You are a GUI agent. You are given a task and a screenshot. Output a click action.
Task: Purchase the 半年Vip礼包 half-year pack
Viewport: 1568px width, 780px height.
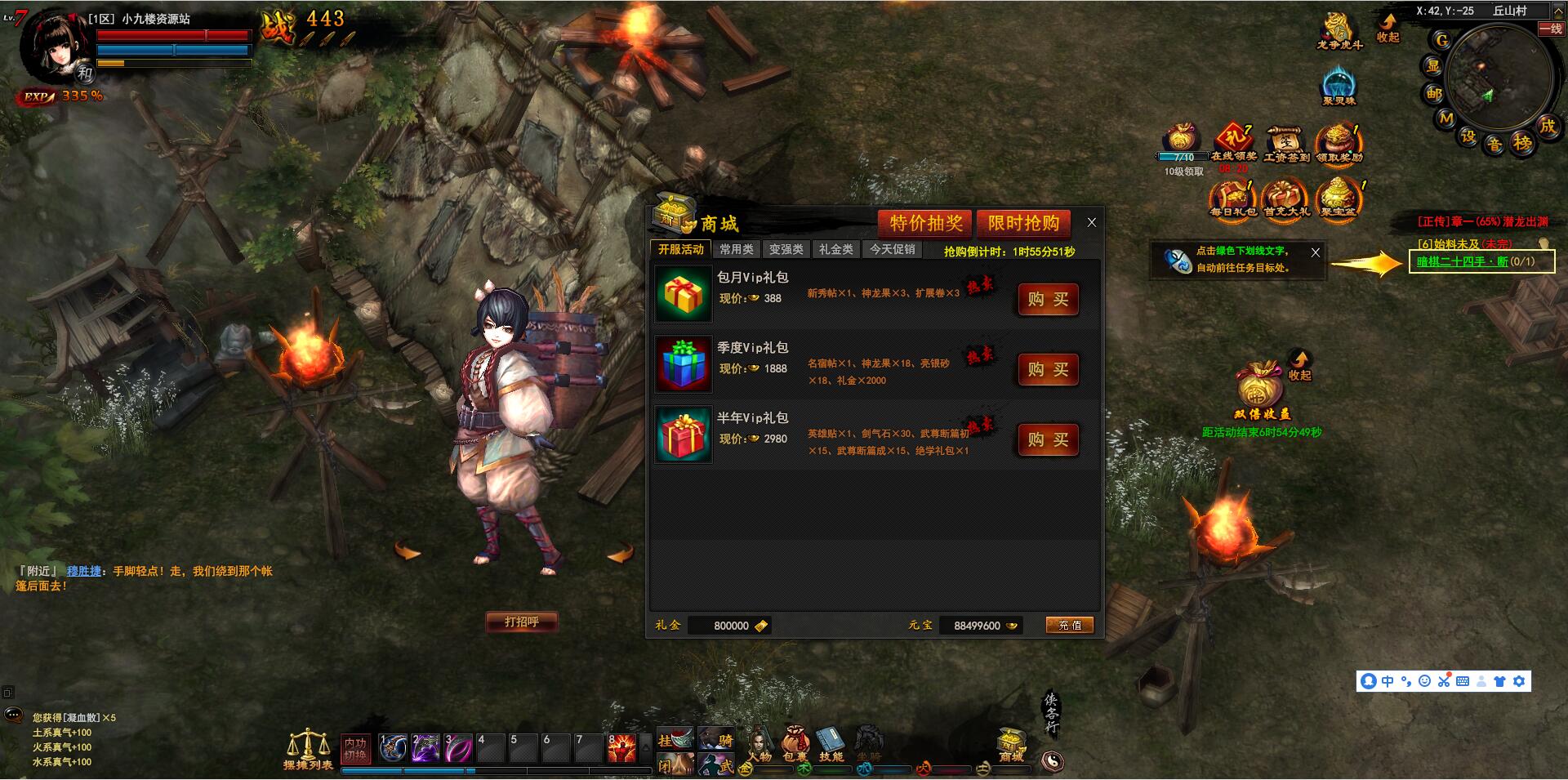pos(1048,440)
